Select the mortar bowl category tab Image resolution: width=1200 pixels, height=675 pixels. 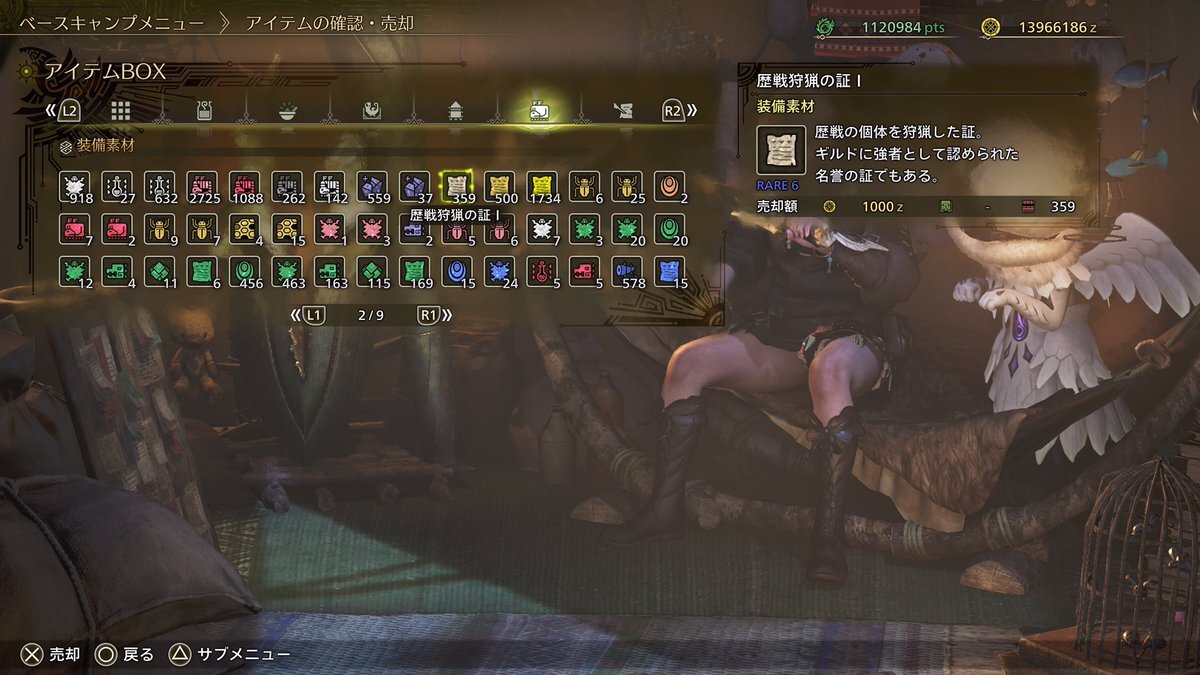pyautogui.click(x=288, y=110)
